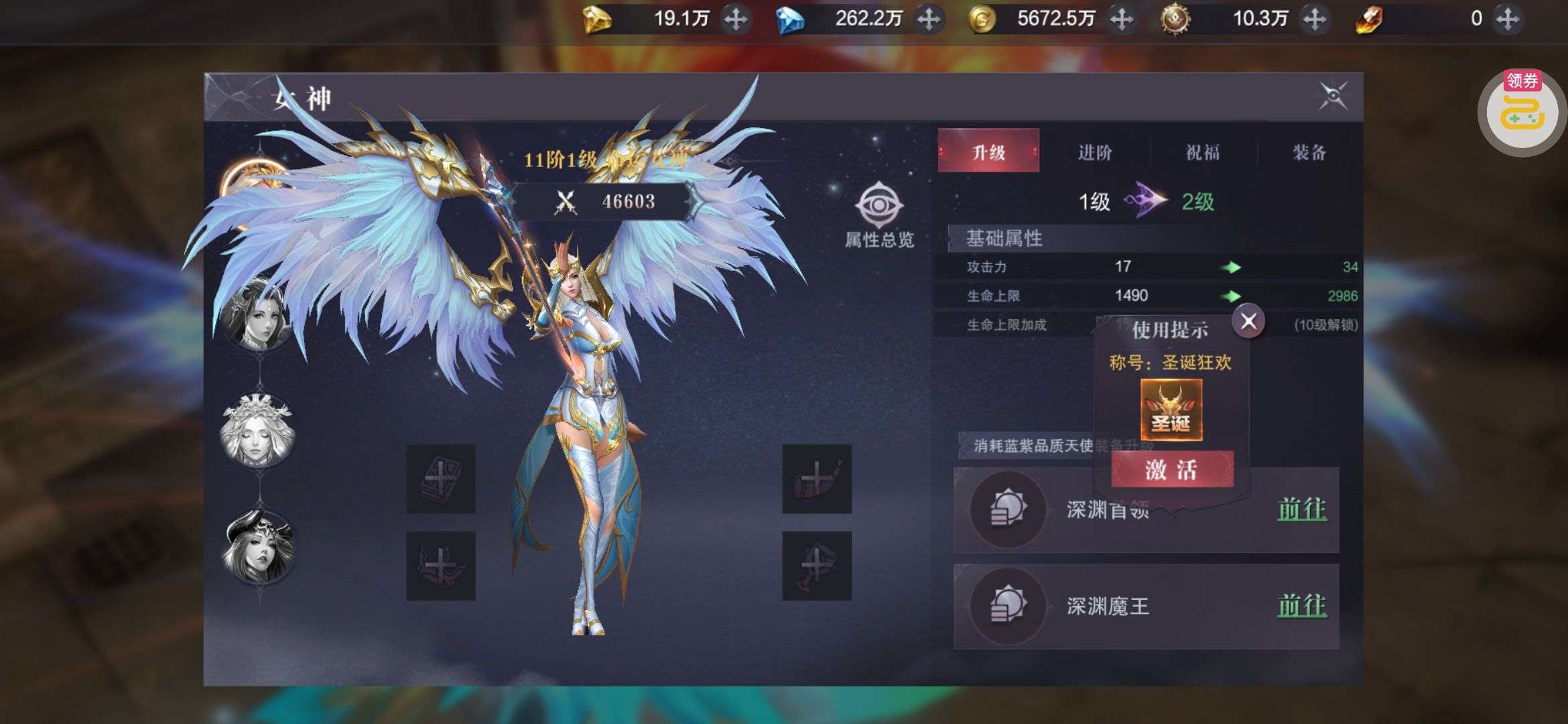
Task: Go to 深渊首领 via 前往
Action: pos(1301,510)
